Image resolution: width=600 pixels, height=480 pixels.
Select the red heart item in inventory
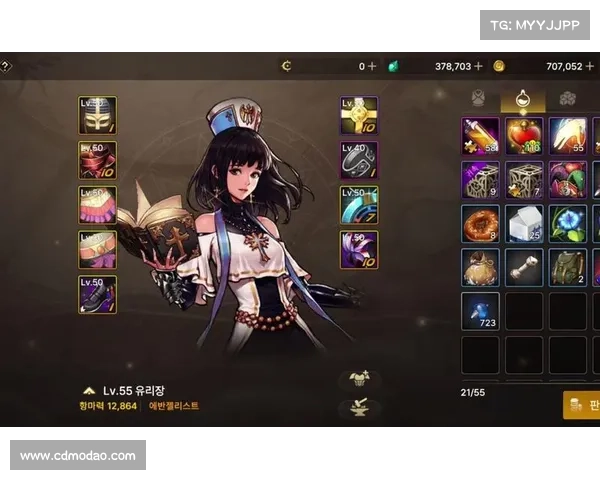[x=524, y=136]
